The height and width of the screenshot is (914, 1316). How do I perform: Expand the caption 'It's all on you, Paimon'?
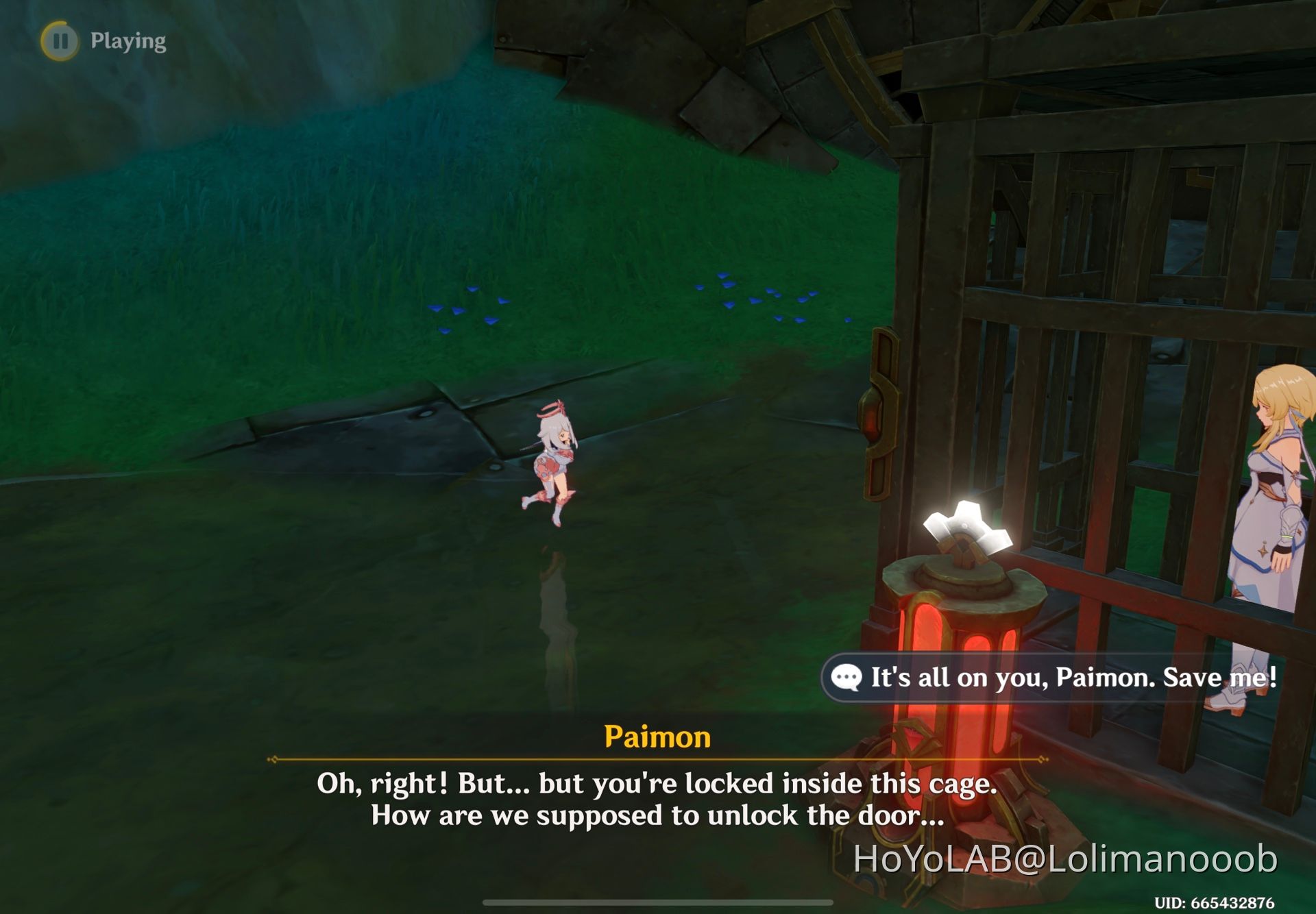pyautogui.click(x=1069, y=678)
